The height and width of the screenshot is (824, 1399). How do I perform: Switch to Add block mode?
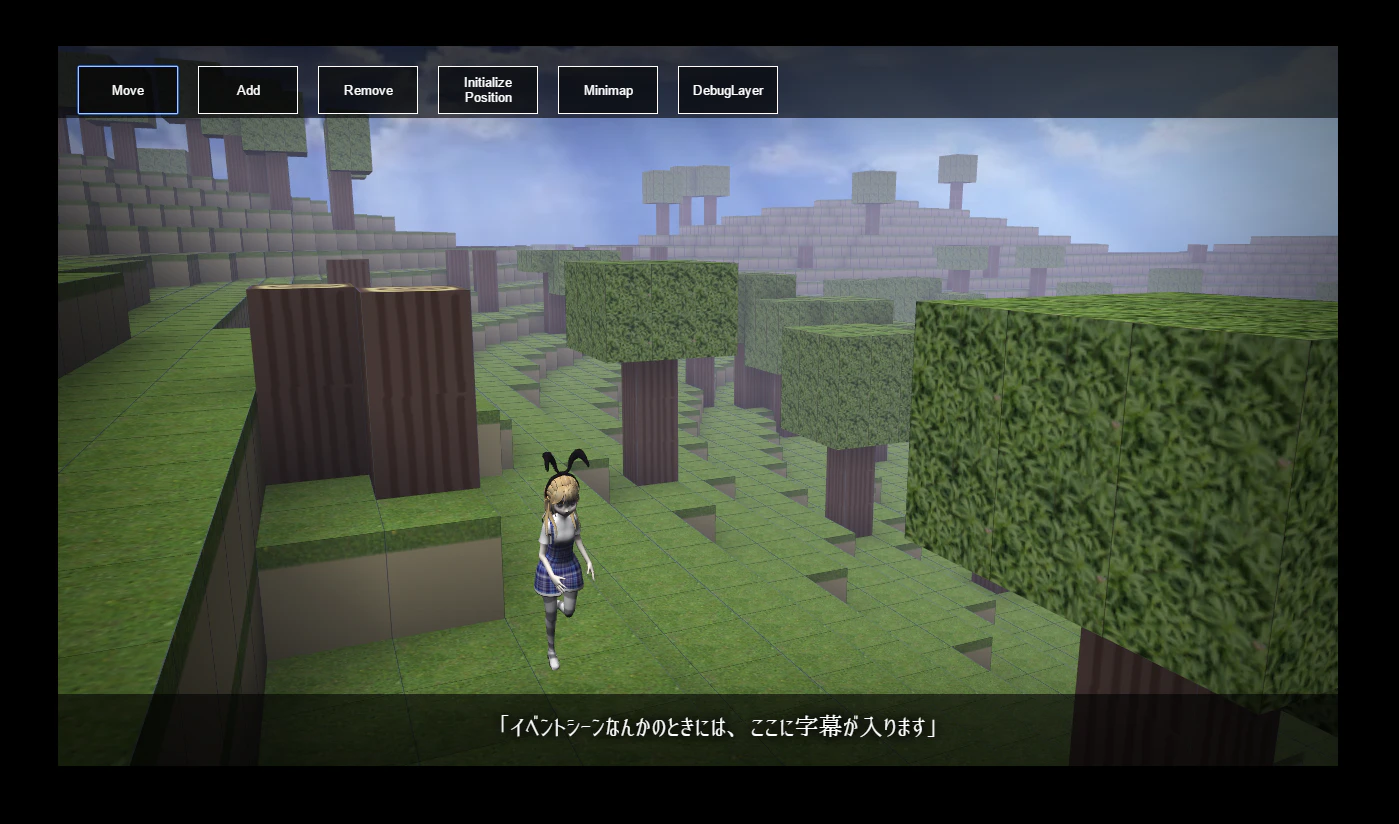[x=247, y=89]
